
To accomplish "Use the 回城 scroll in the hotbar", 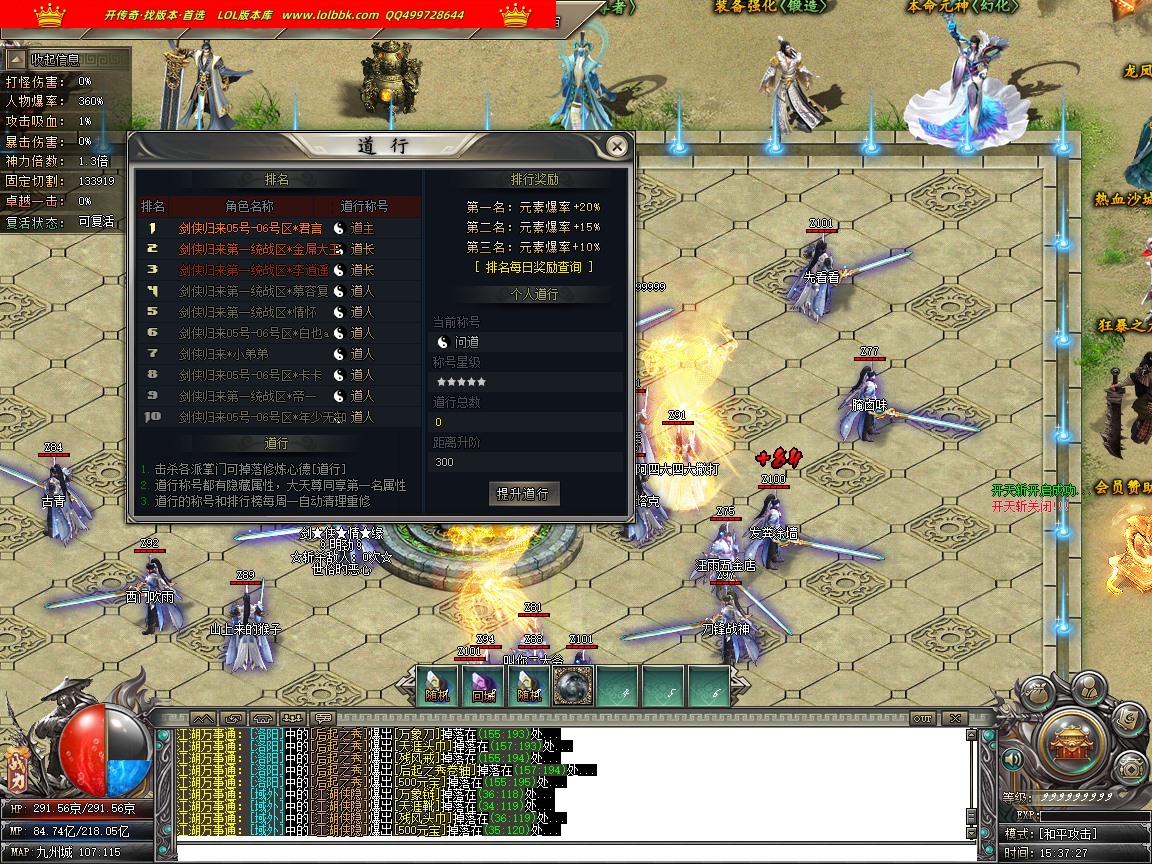I will (x=483, y=687).
